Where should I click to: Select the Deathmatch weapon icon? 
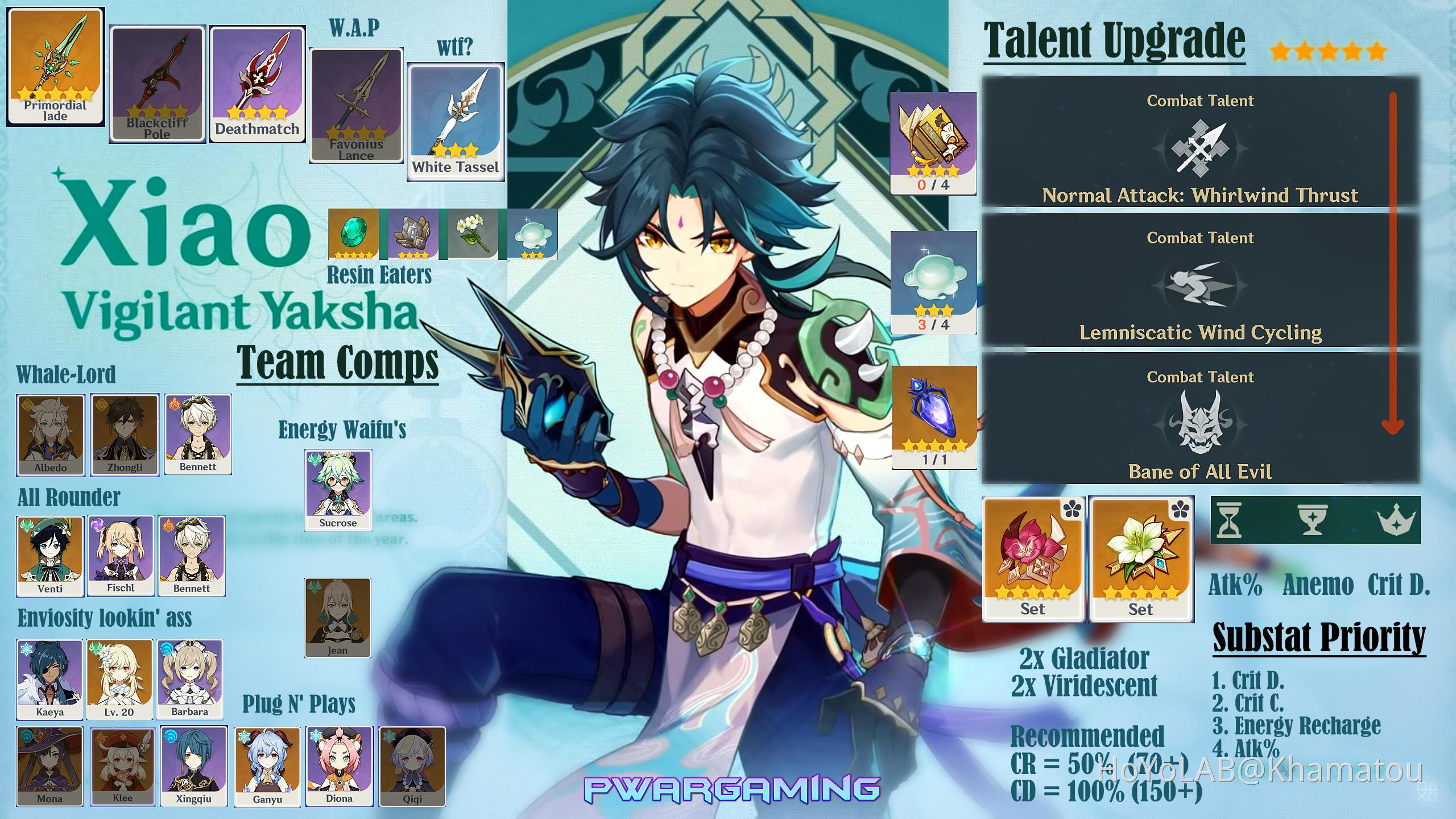click(x=257, y=74)
